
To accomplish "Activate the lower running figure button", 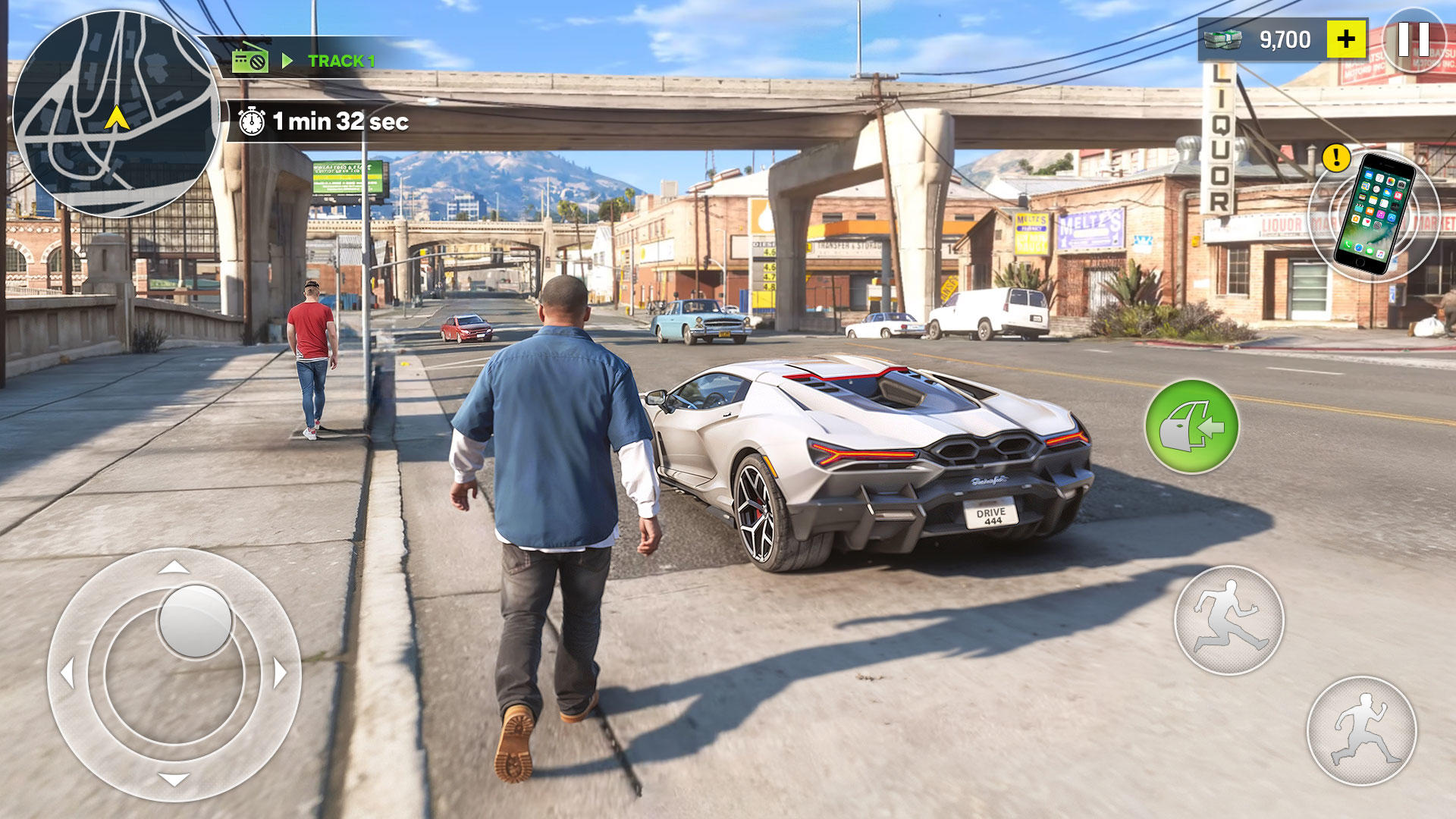I will point(1361,731).
